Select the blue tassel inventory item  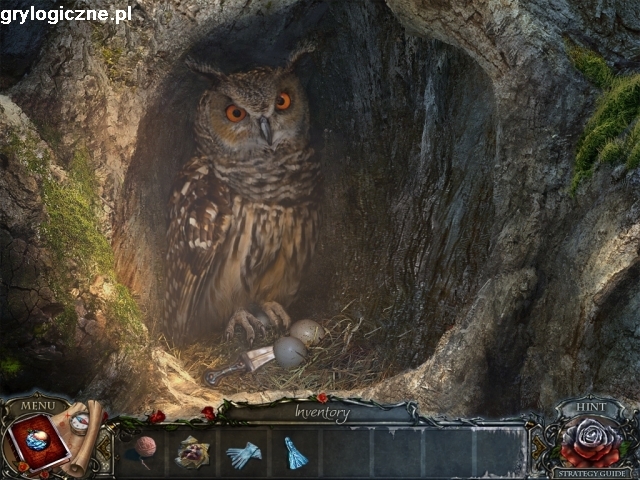(x=295, y=453)
